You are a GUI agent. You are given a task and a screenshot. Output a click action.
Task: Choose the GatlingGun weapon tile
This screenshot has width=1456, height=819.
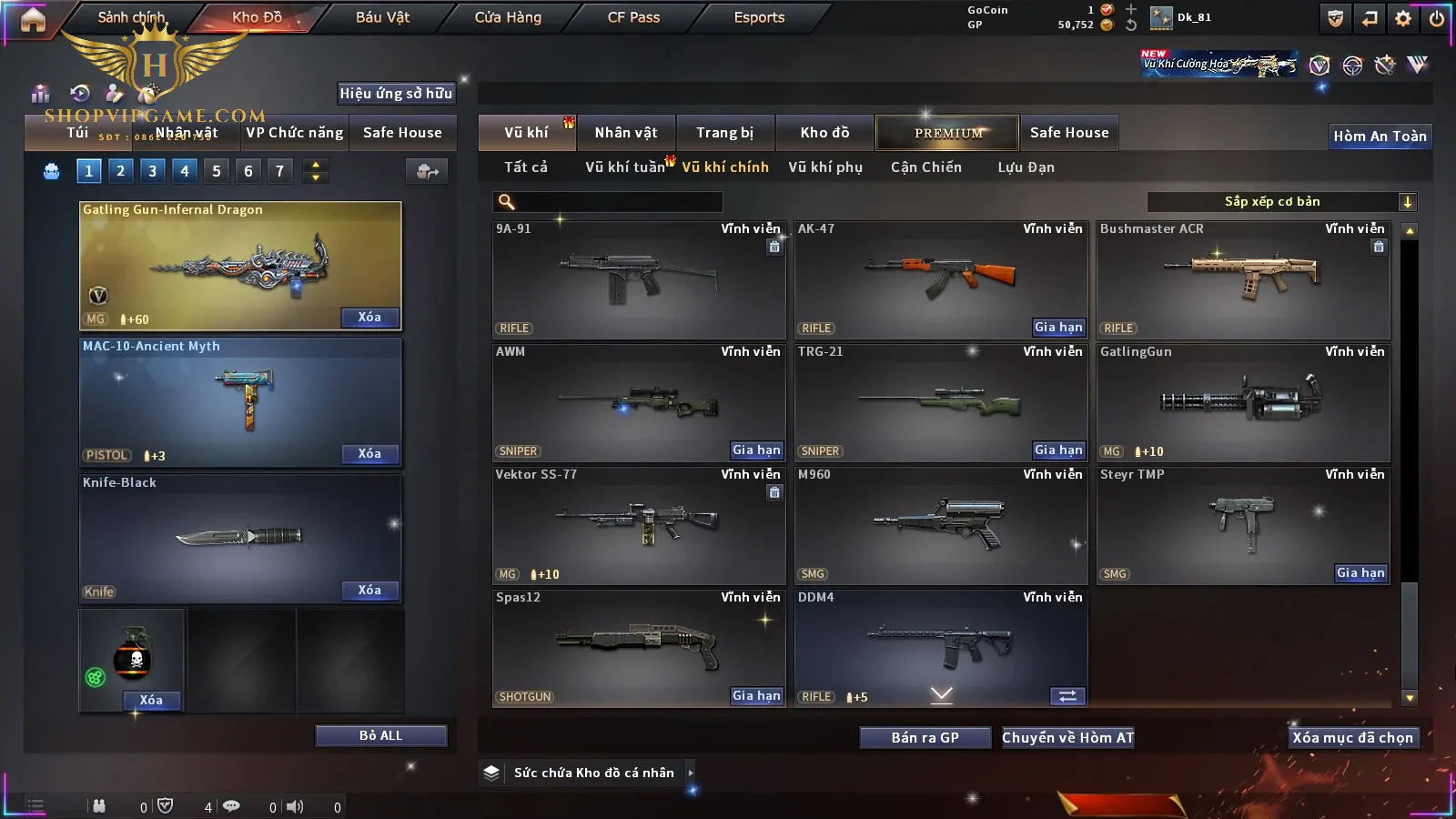pos(1242,399)
